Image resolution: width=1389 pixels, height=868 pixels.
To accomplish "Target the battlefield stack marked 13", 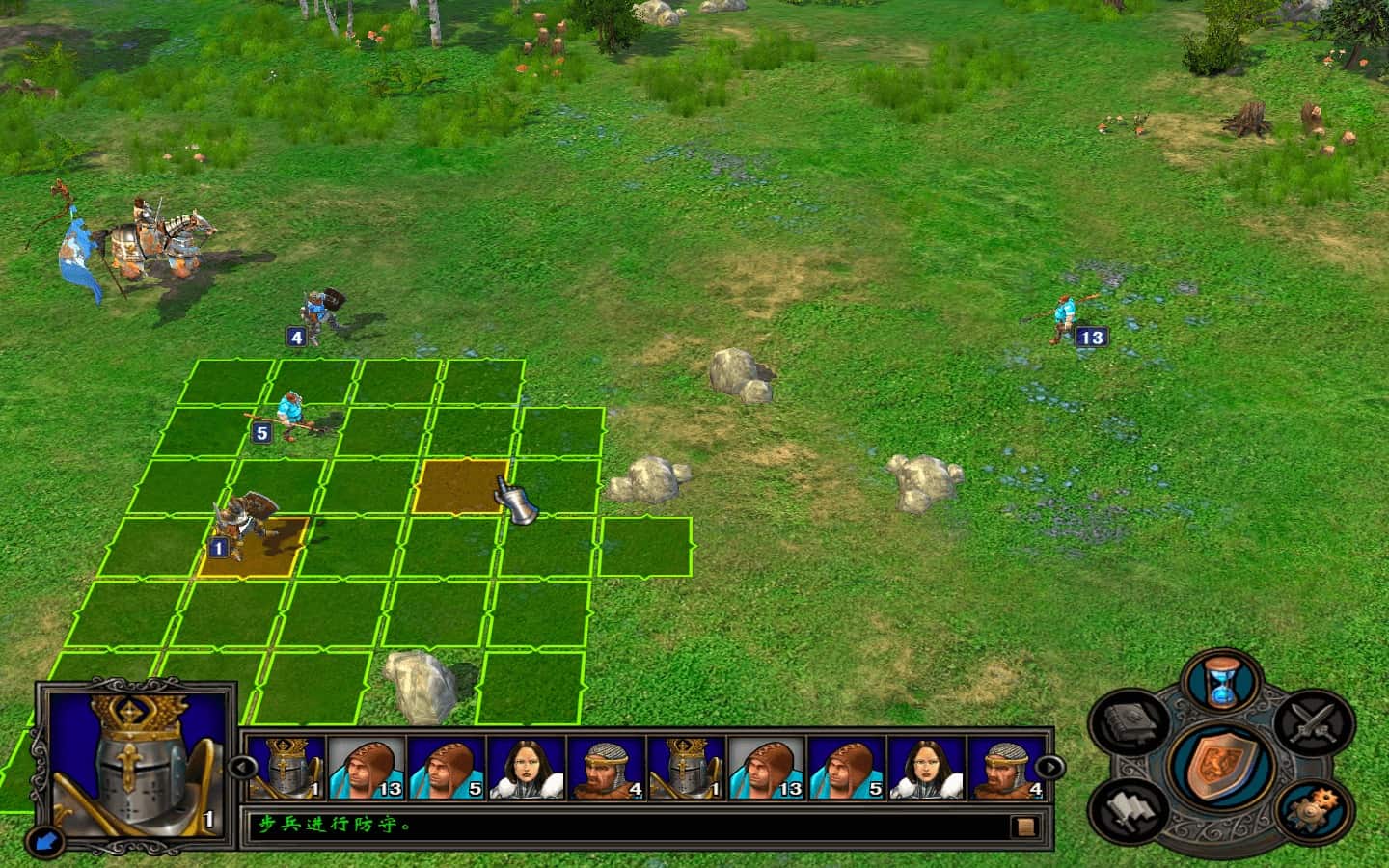I will 1064,314.
